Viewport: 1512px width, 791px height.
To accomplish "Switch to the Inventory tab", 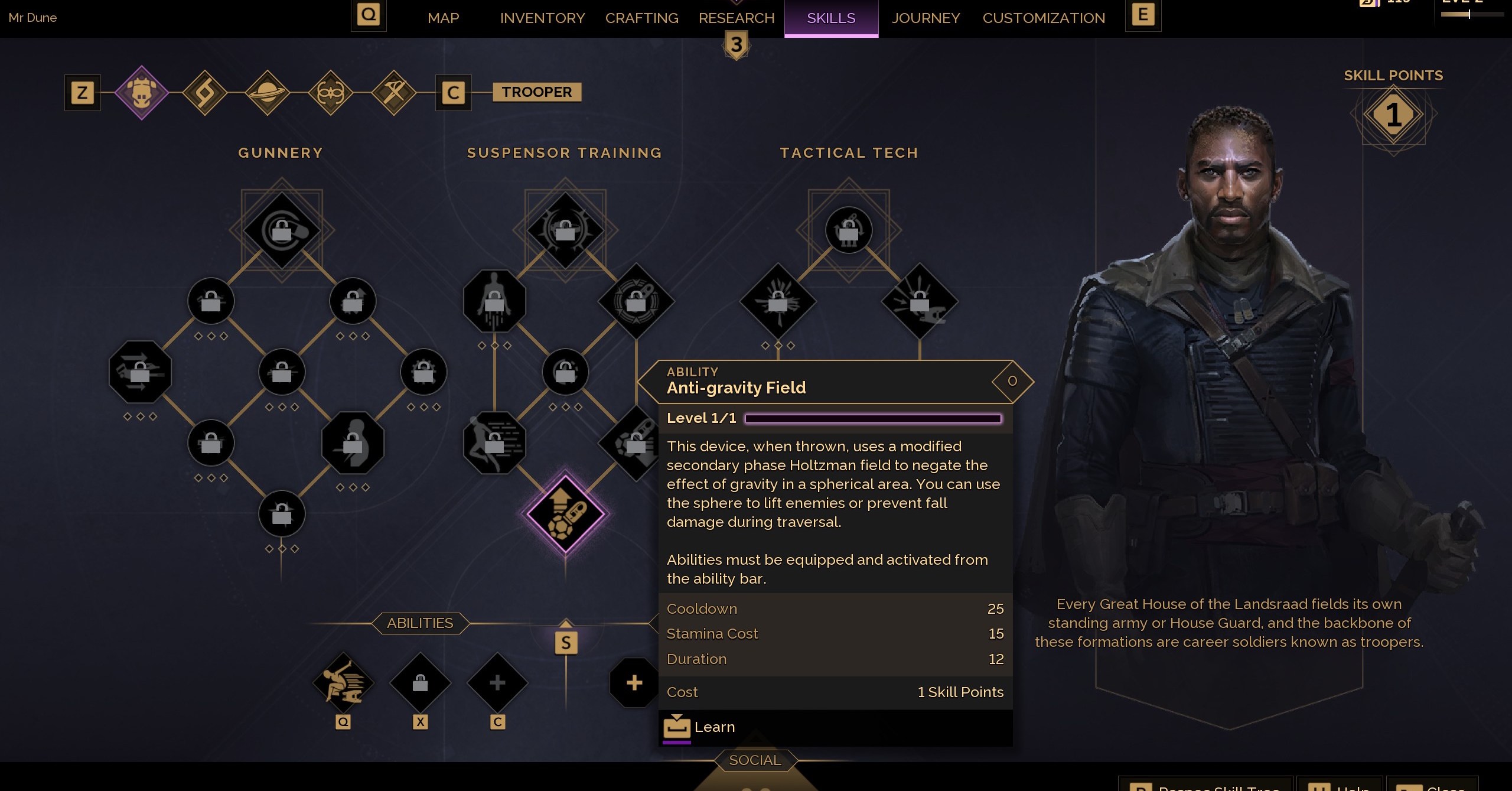I will pyautogui.click(x=542, y=18).
